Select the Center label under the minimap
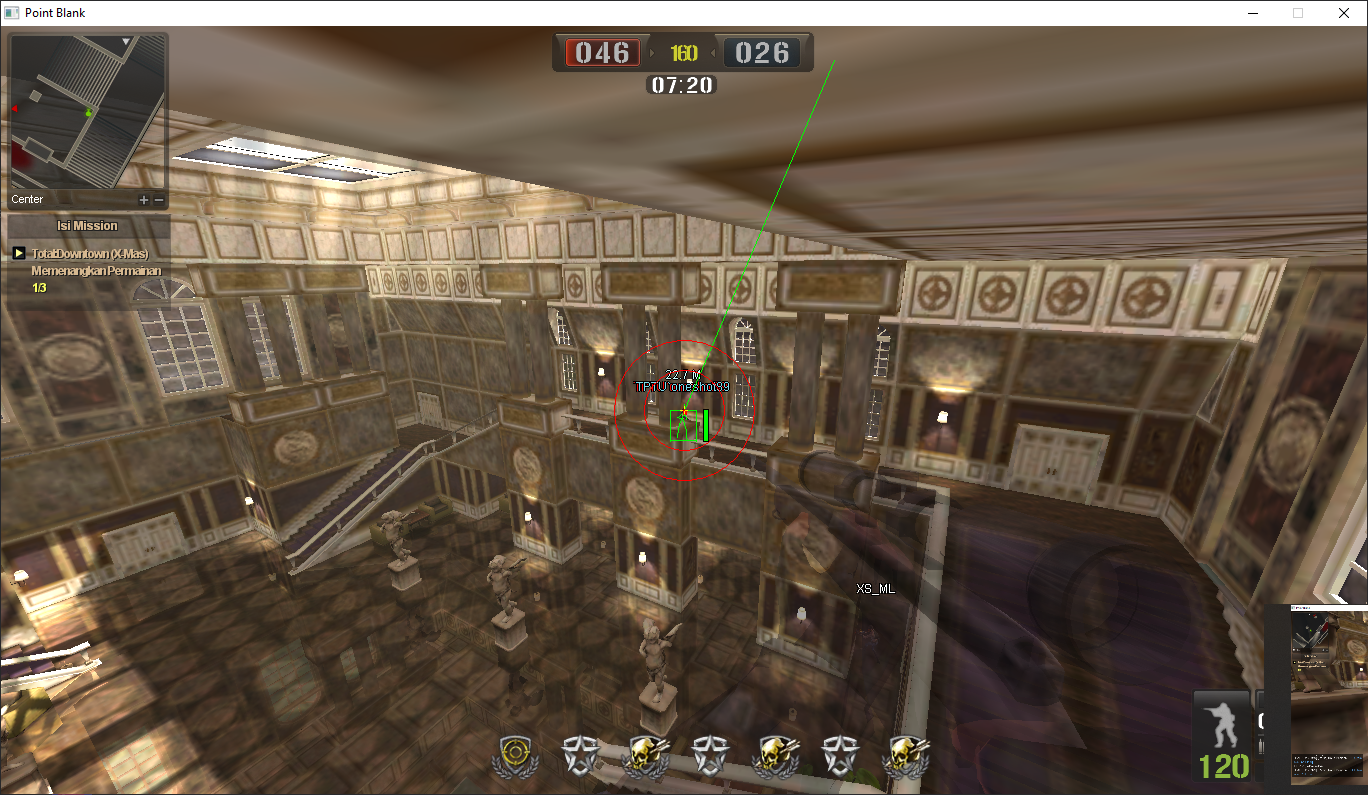Screen dimensions: 1368x795 coord(27,200)
